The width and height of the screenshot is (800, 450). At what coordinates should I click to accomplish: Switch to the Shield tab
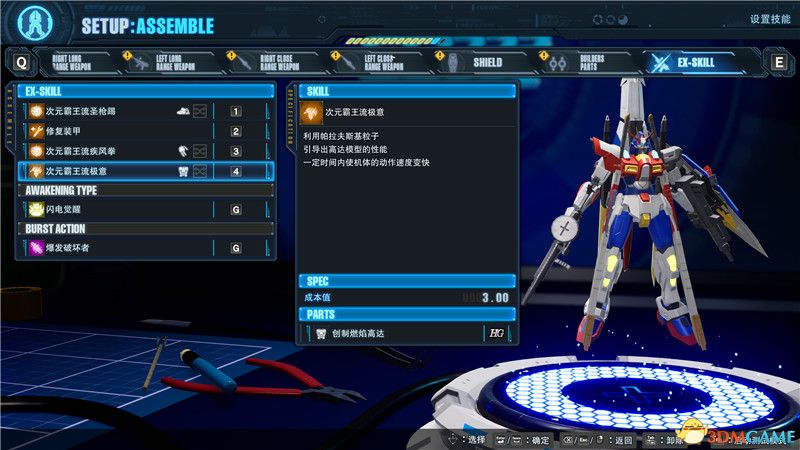coord(488,63)
